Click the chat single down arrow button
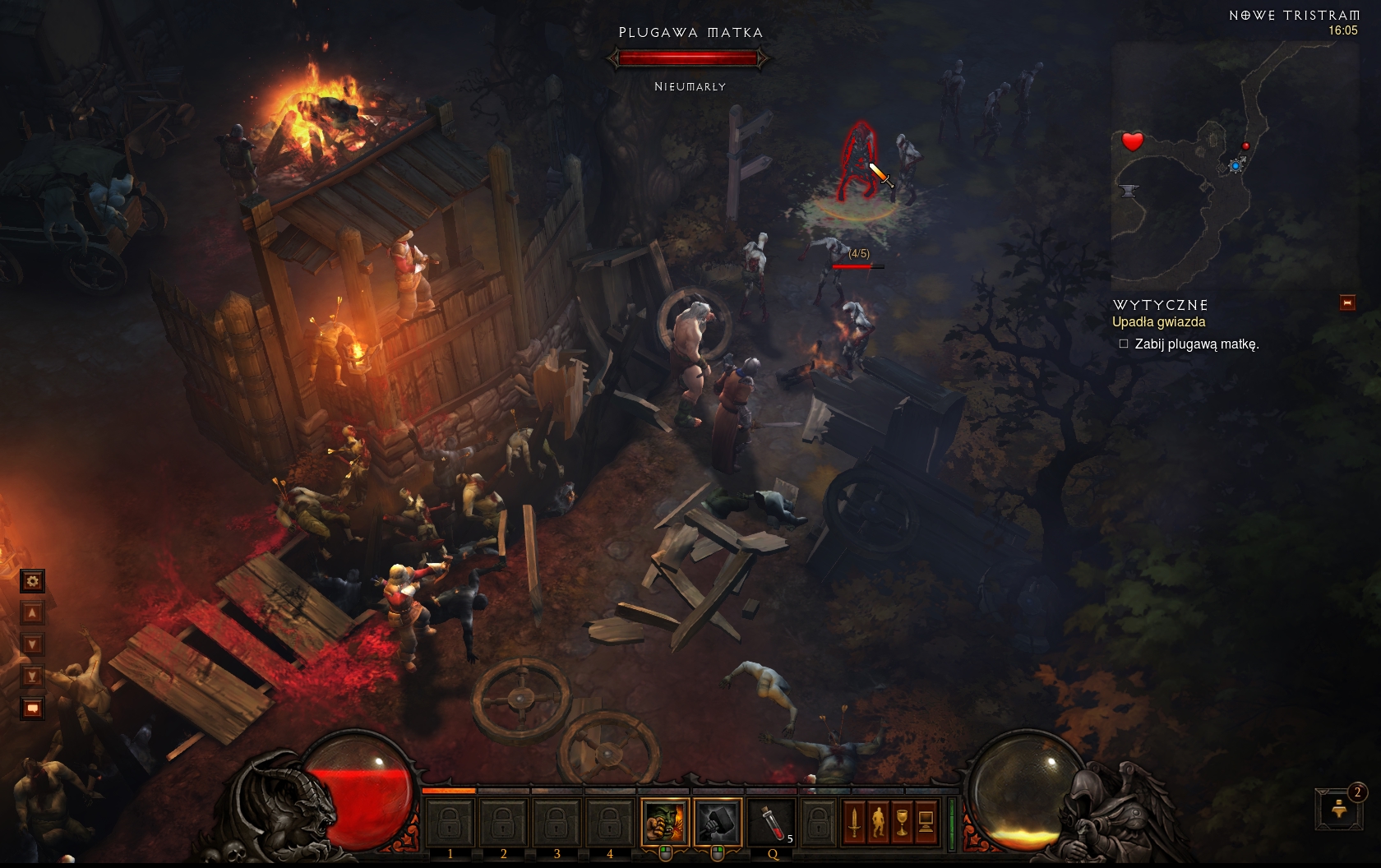This screenshot has width=1381, height=868. tap(32, 644)
